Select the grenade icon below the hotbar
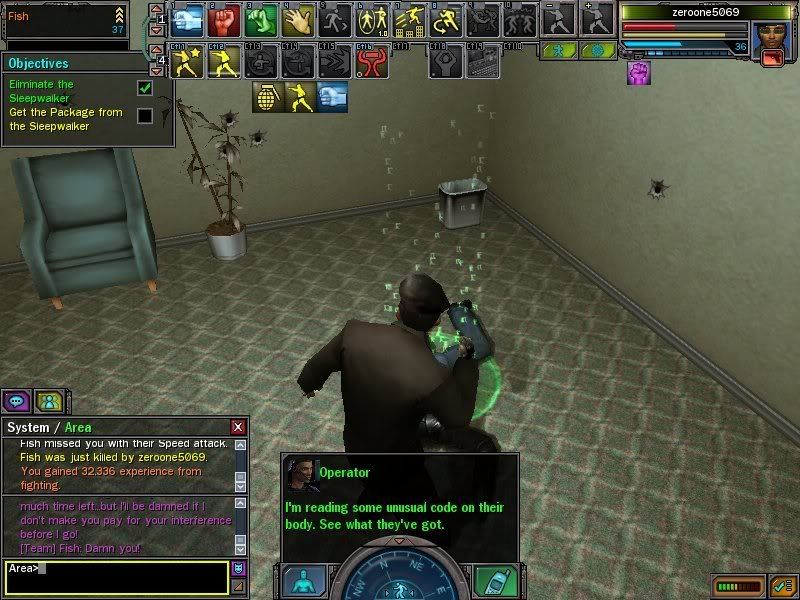 tap(267, 97)
